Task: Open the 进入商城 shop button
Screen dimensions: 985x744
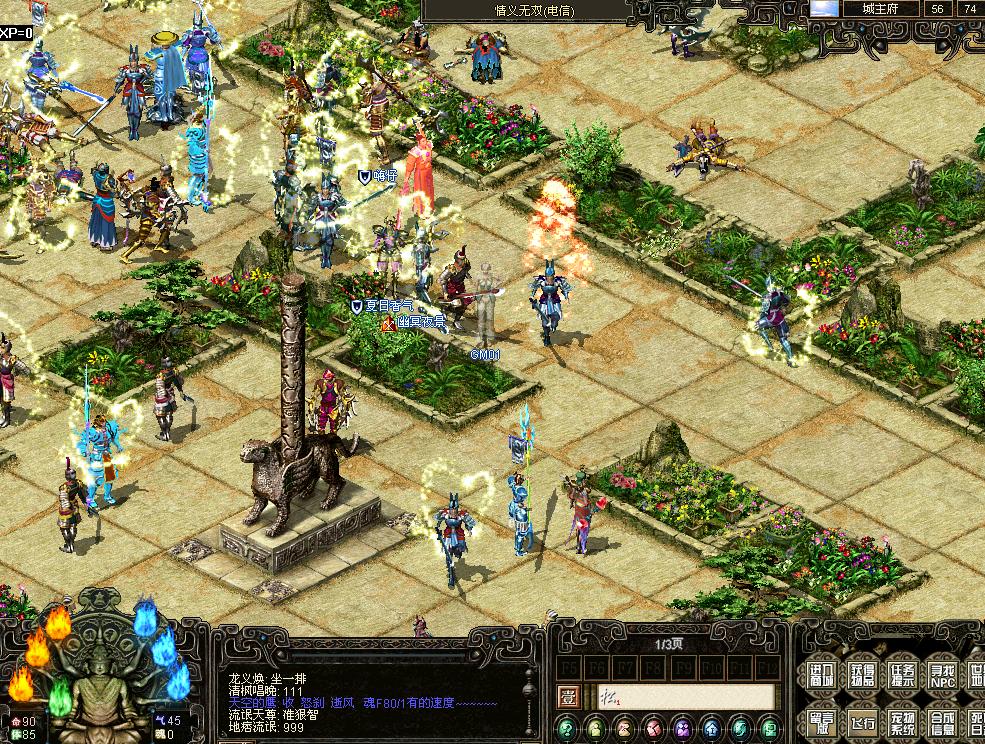Action: tap(818, 675)
